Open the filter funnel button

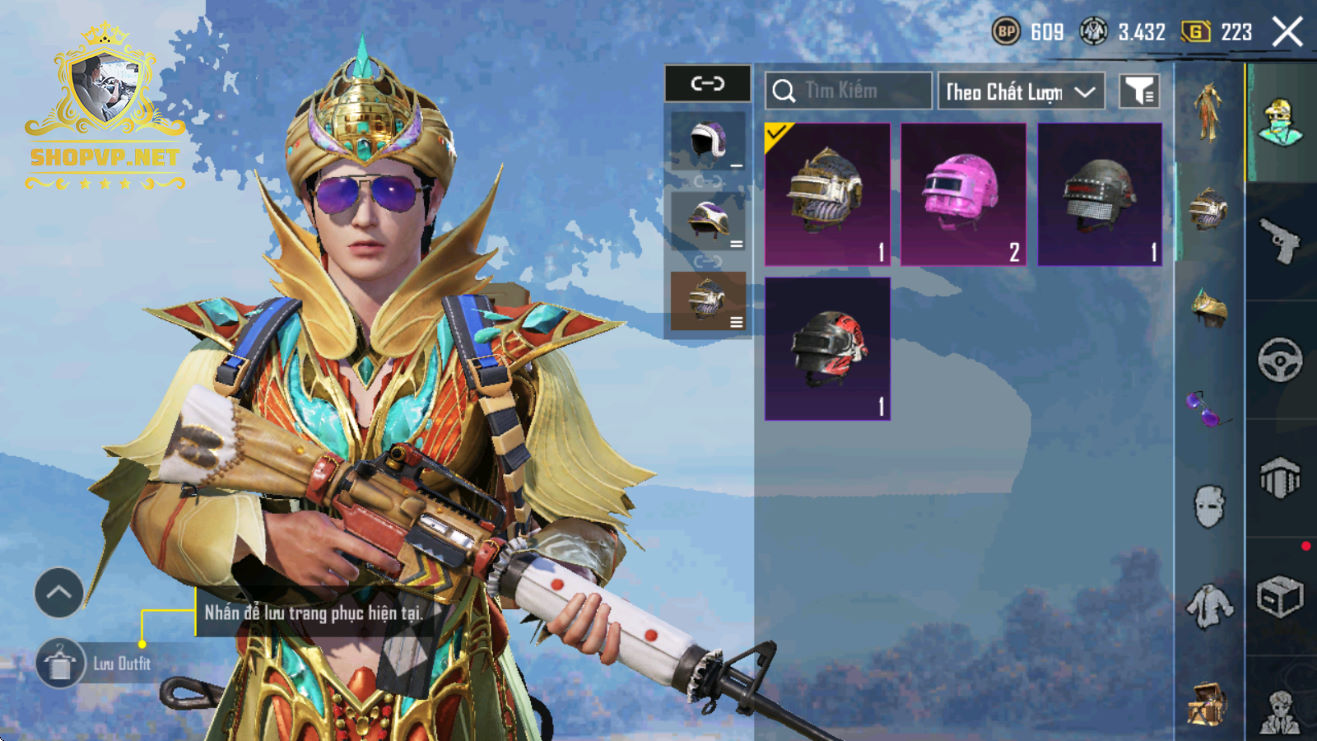1138,92
